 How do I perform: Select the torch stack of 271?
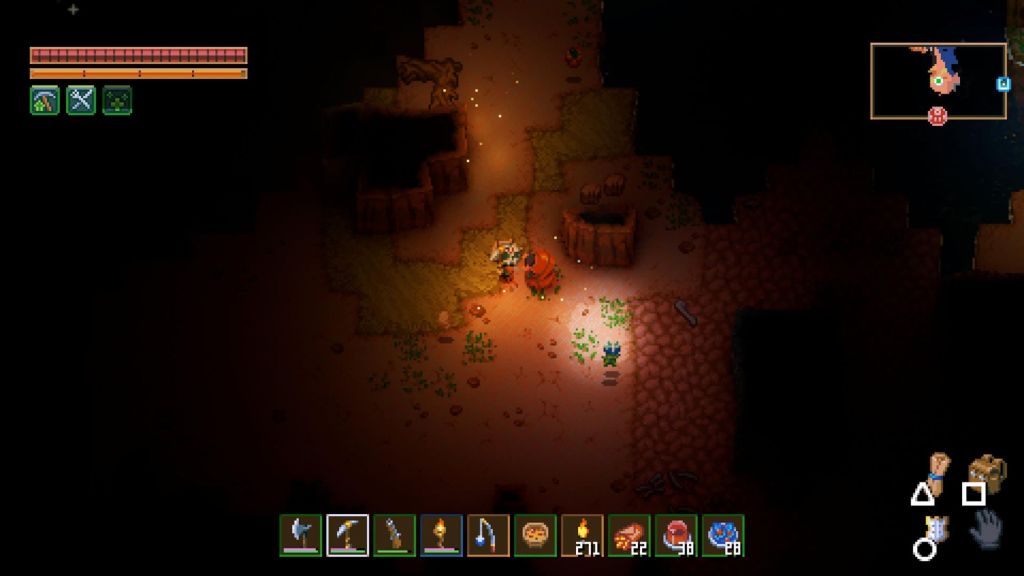(582, 535)
